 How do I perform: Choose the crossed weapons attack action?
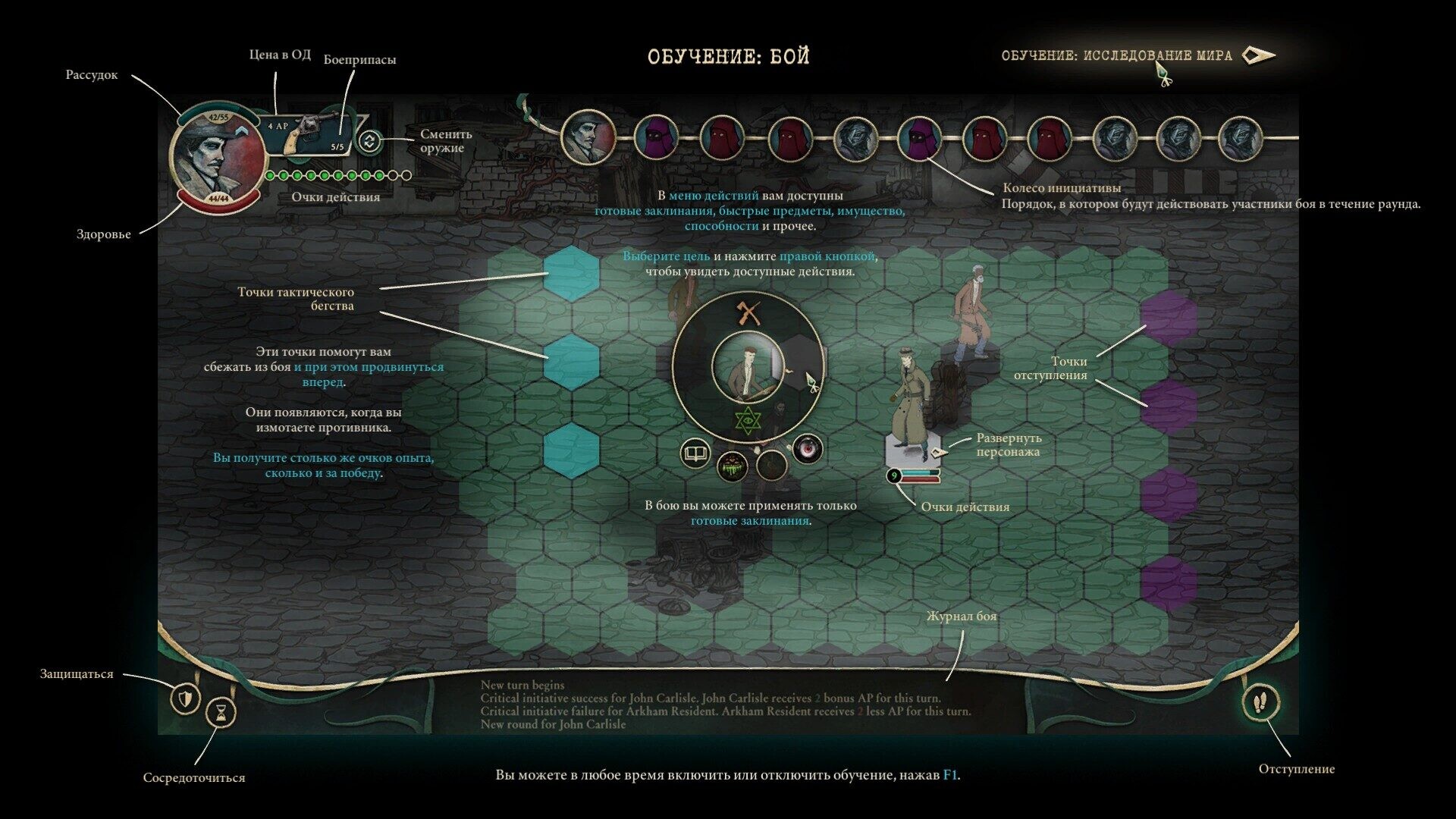point(748,312)
